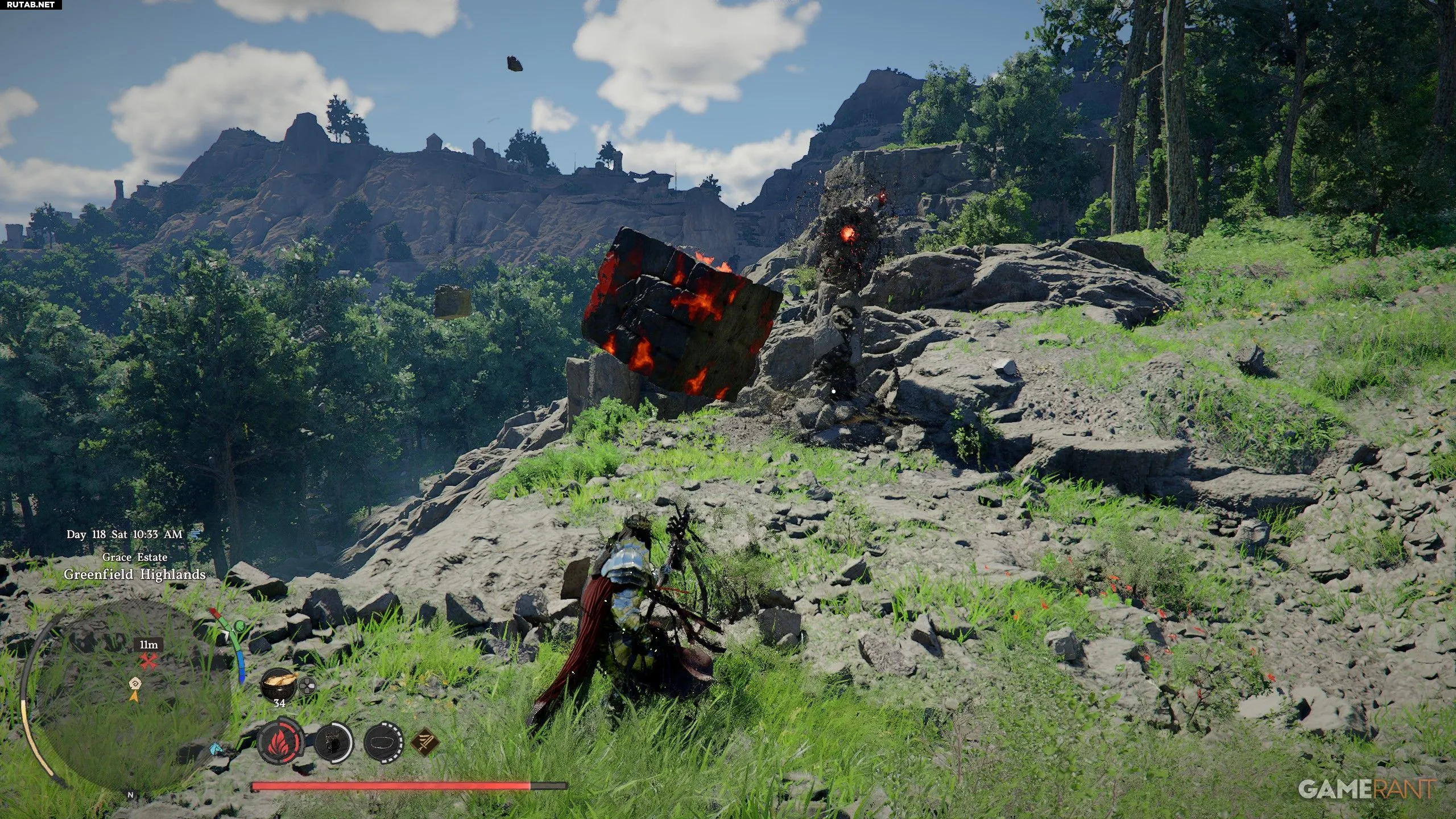Select the red crossed-swords enemy marker on minimap

(149, 661)
